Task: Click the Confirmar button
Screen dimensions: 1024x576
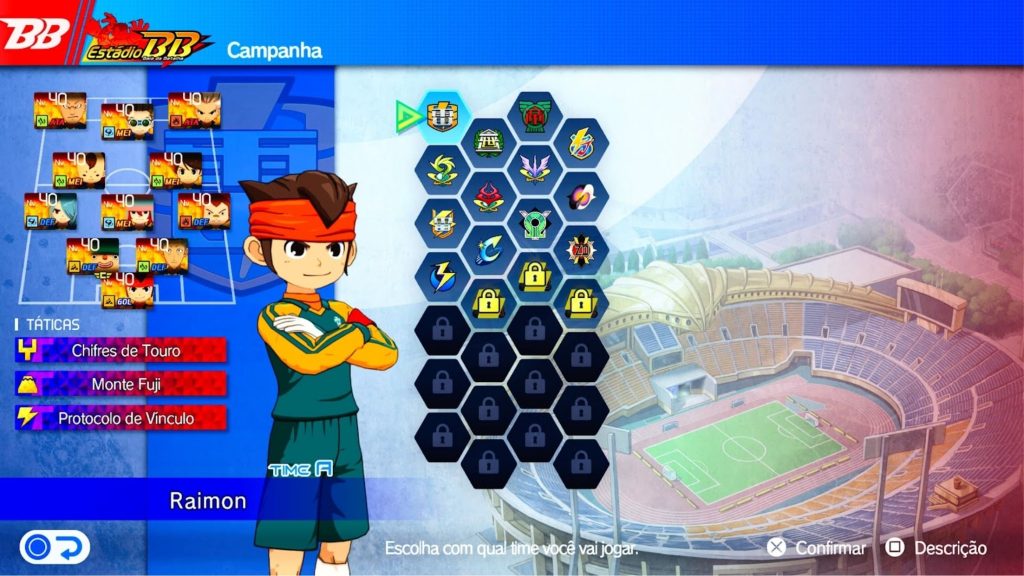Action: (818, 548)
